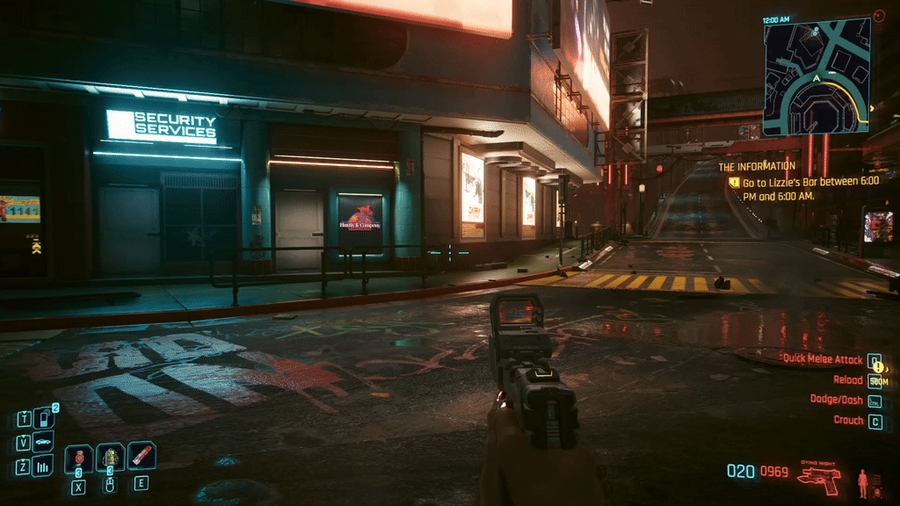
Task: Click the yellow quest objective marker icon
Action: pyautogui.click(x=734, y=183)
